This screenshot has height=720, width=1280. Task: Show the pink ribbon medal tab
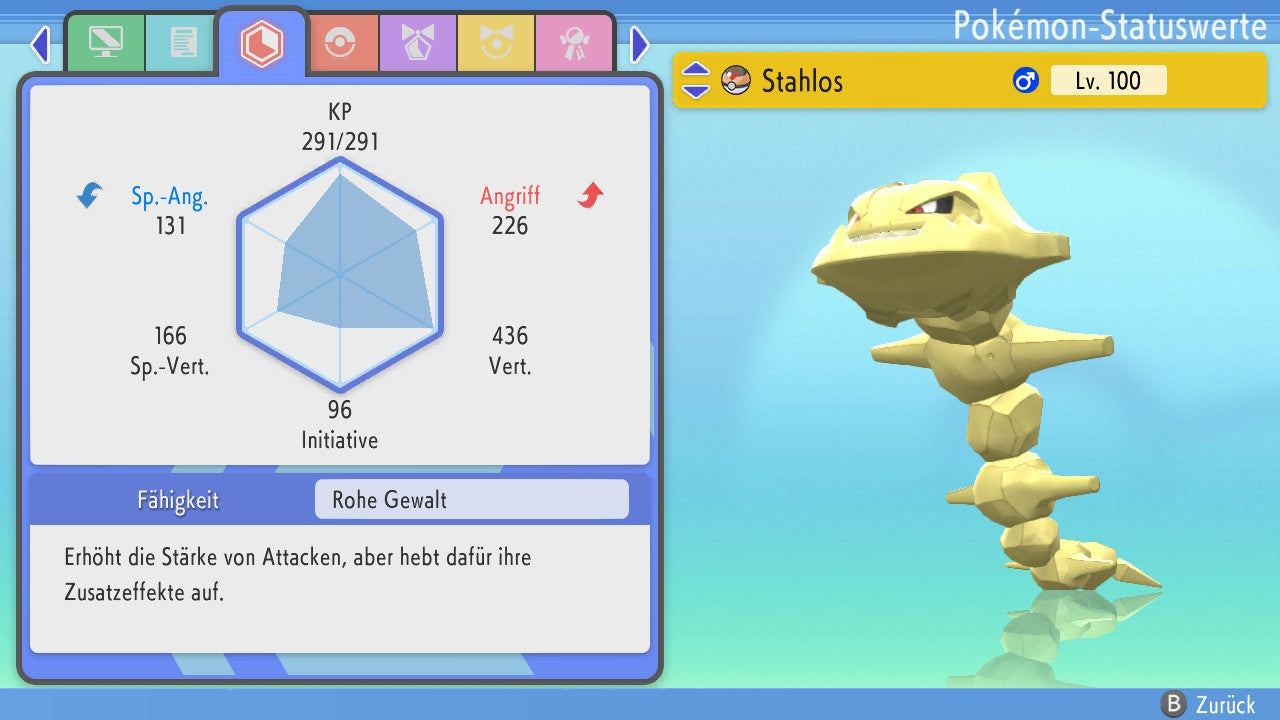click(x=574, y=42)
